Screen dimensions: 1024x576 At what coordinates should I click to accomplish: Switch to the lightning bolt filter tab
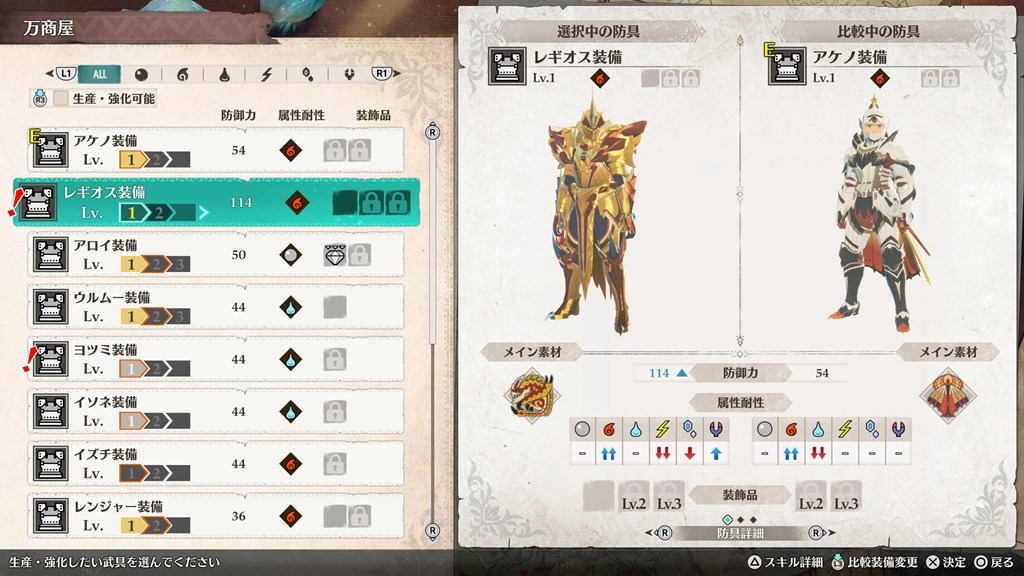tap(266, 73)
